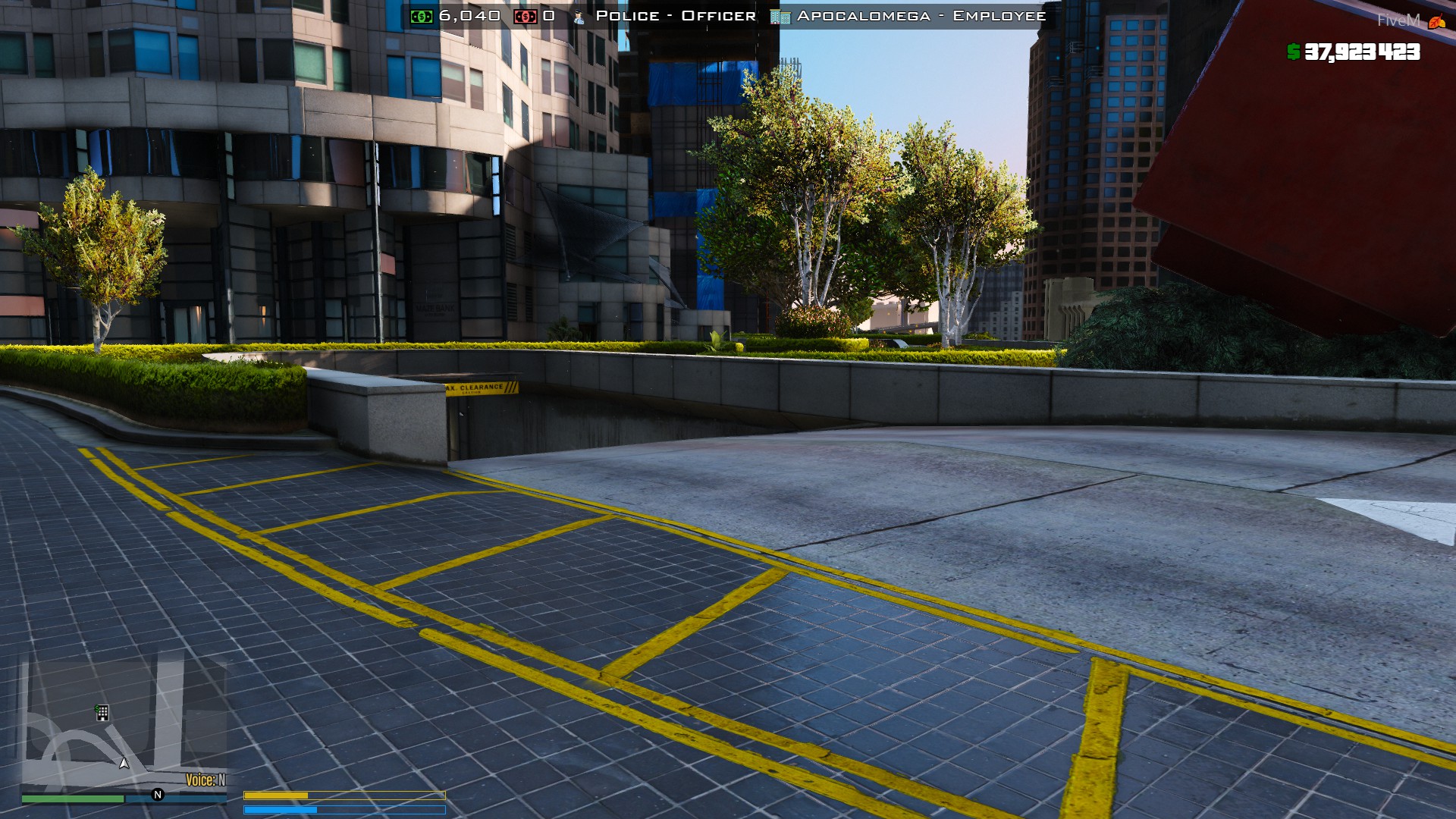Click the white player arrow on the minimap
The image size is (1456, 819).
[124, 762]
